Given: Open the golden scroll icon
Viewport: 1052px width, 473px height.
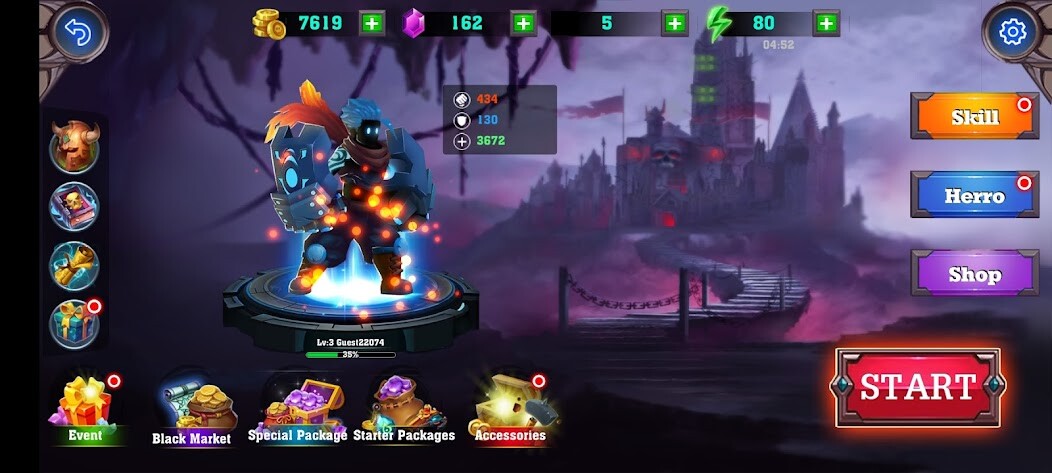Looking at the screenshot, I should tap(75, 265).
